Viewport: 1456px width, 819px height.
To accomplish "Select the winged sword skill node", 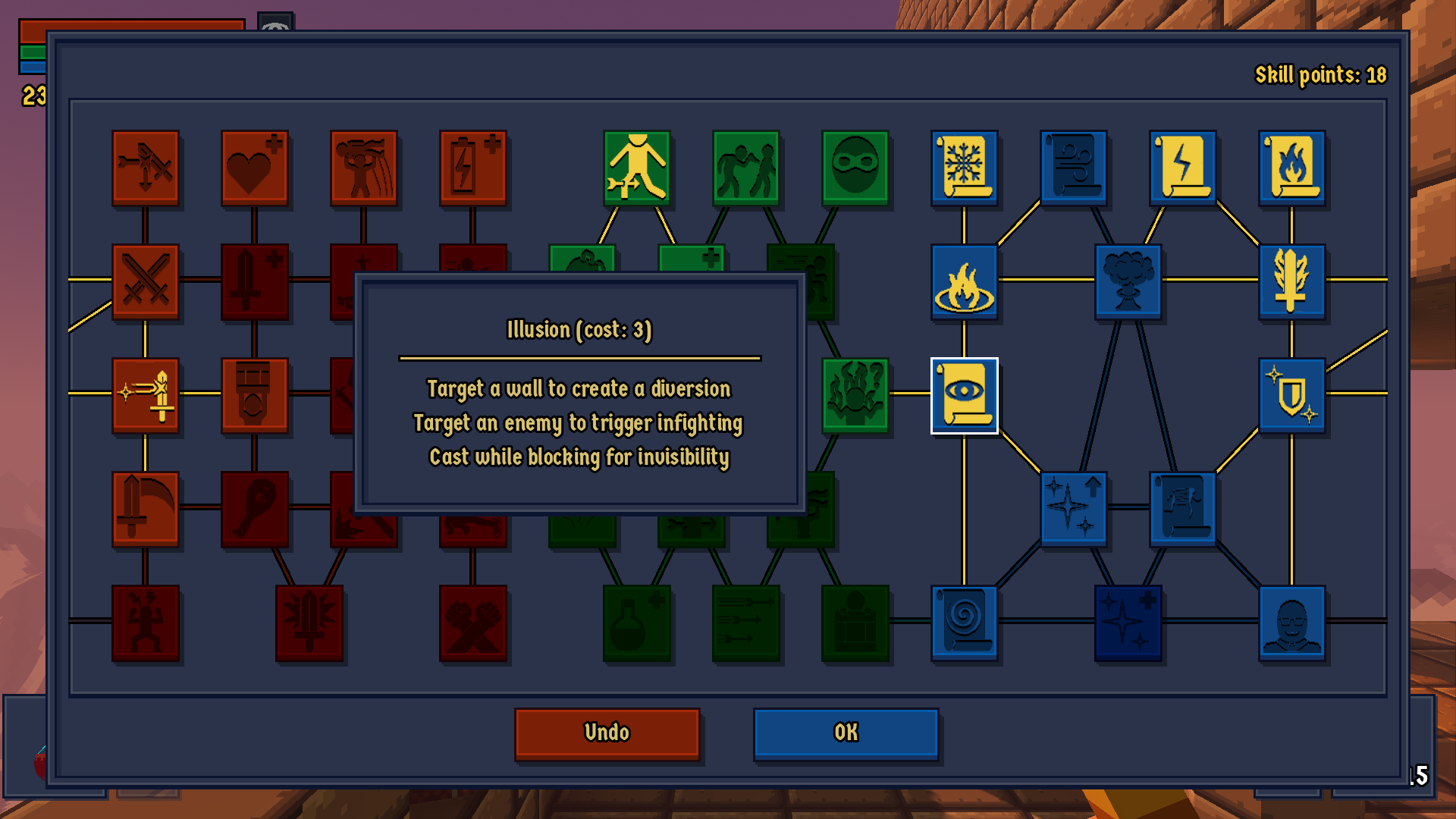I will [1291, 281].
